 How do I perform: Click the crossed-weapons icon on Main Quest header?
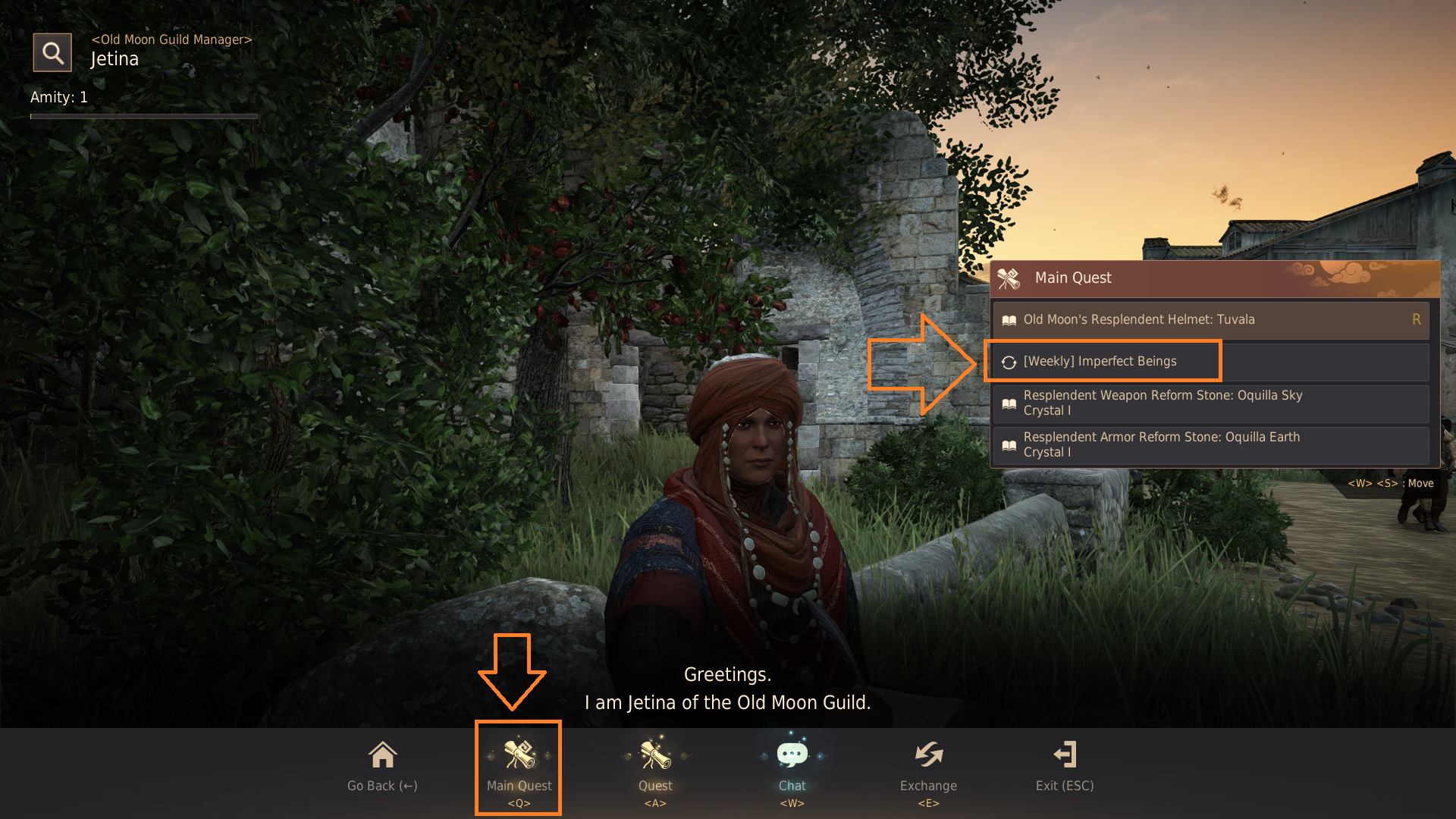tap(1009, 278)
